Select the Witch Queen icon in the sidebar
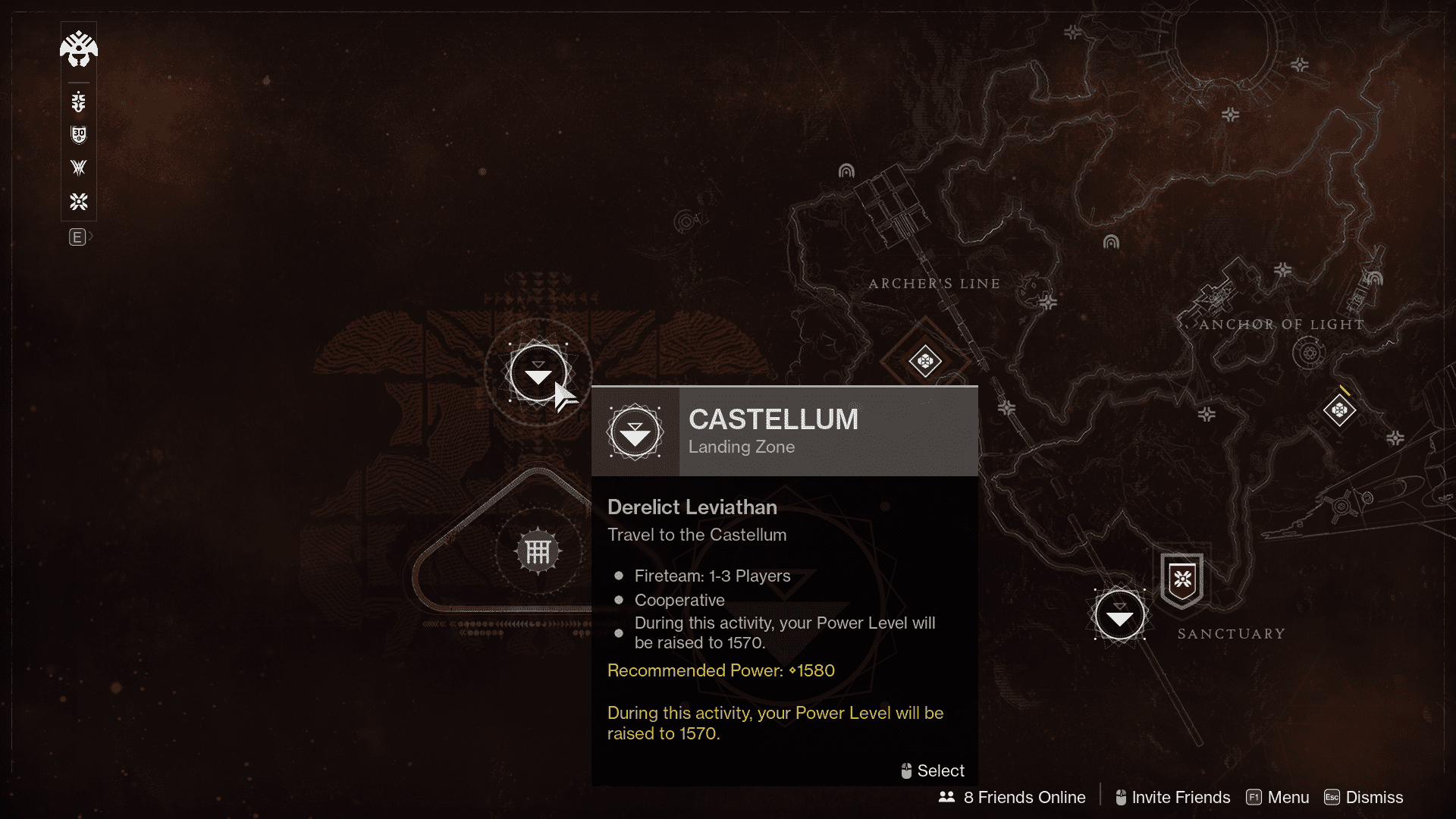This screenshot has width=1456, height=819. [79, 168]
